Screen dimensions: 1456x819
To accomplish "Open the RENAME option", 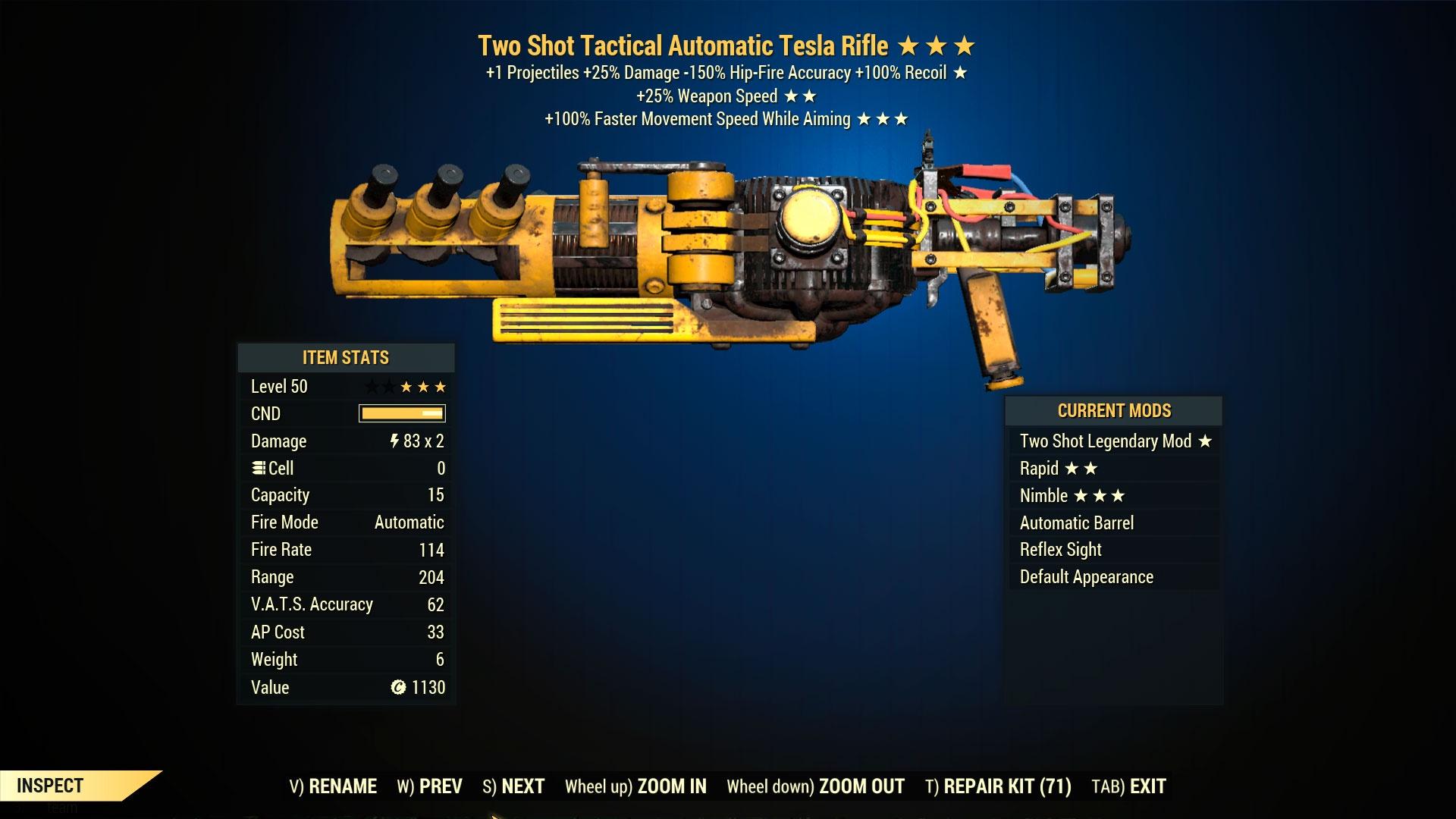I will (x=341, y=786).
